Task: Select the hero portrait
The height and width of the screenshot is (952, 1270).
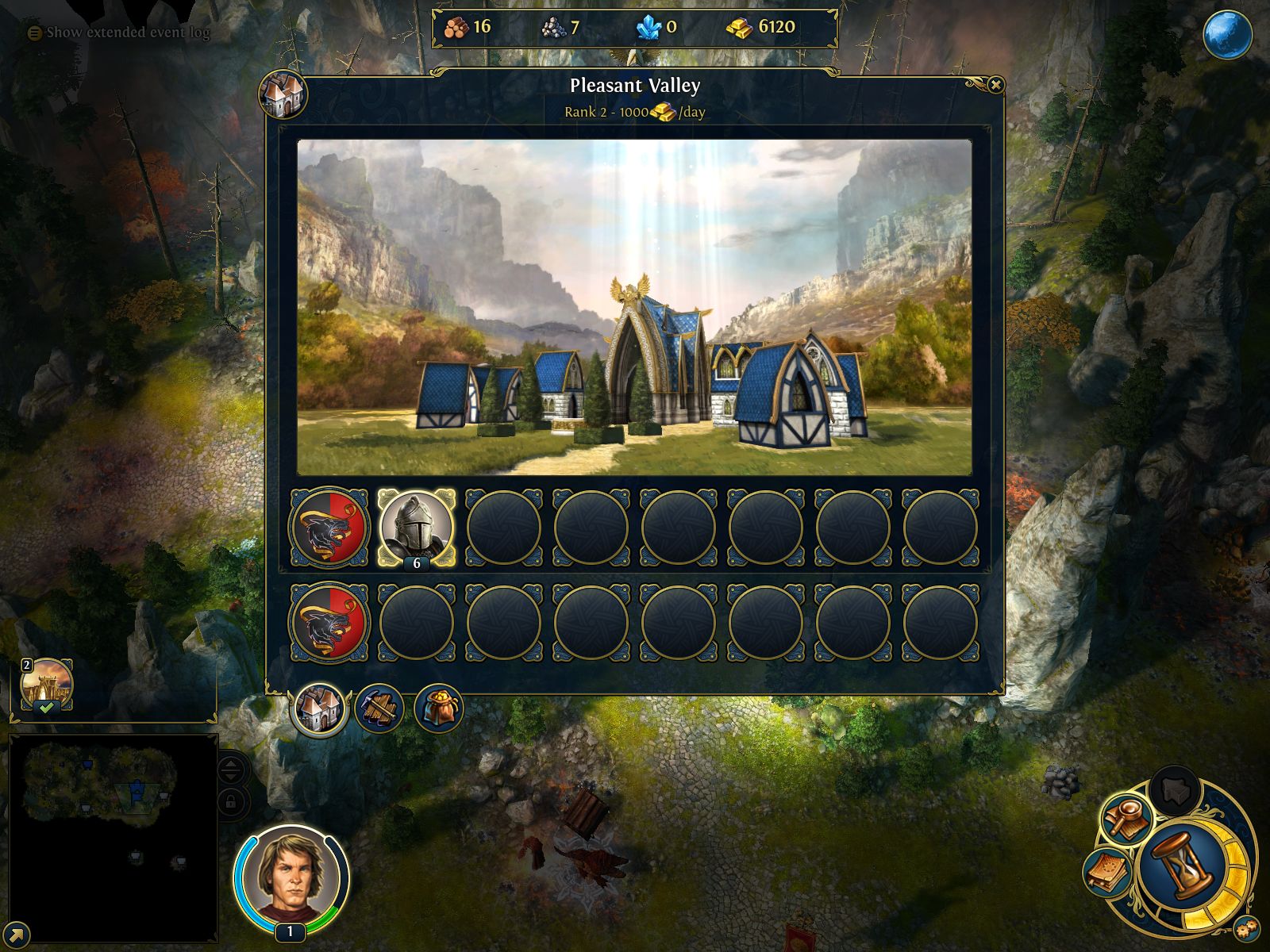Action: click(x=291, y=877)
